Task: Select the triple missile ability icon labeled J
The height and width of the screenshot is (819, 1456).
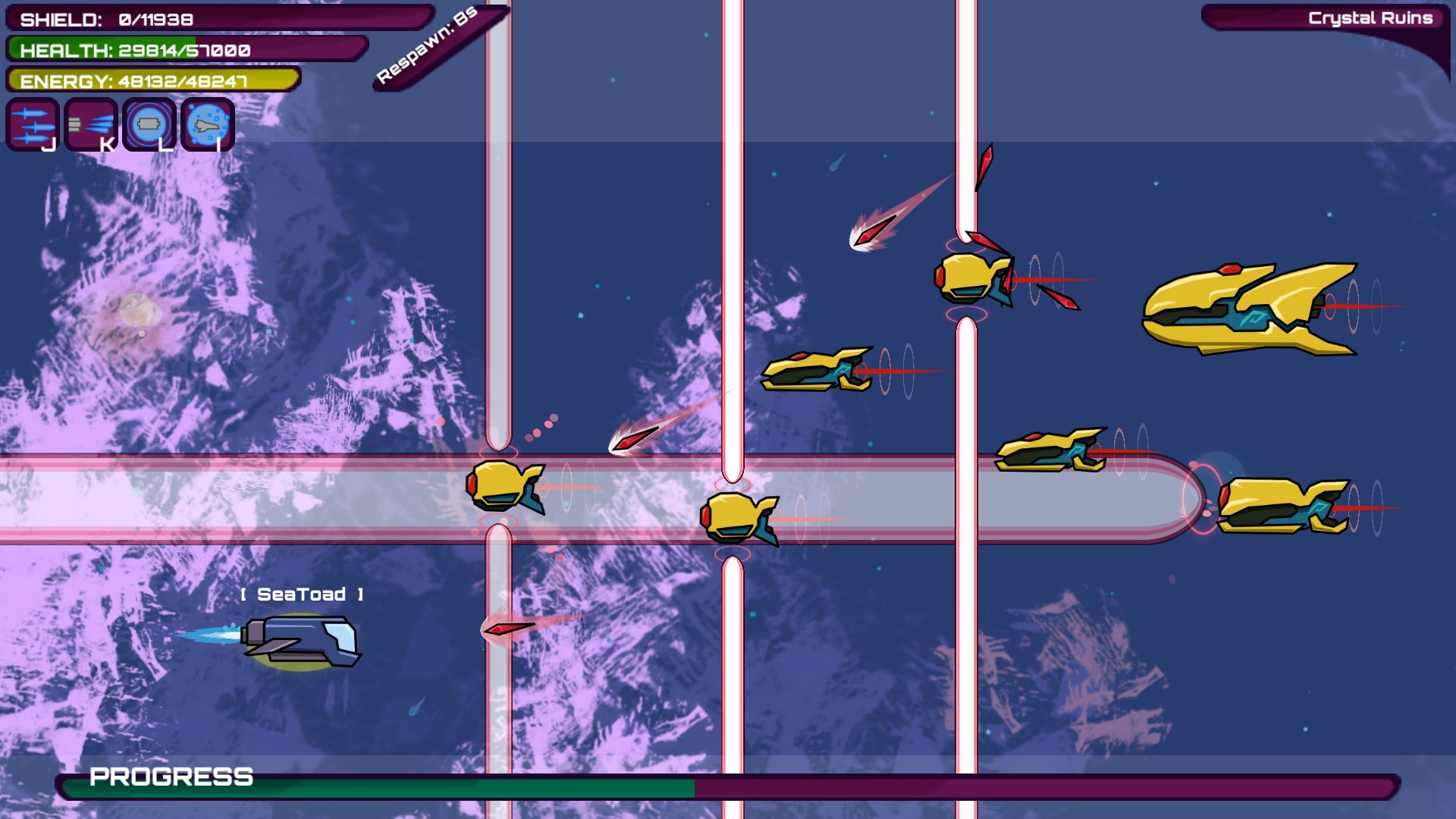Action: click(32, 124)
